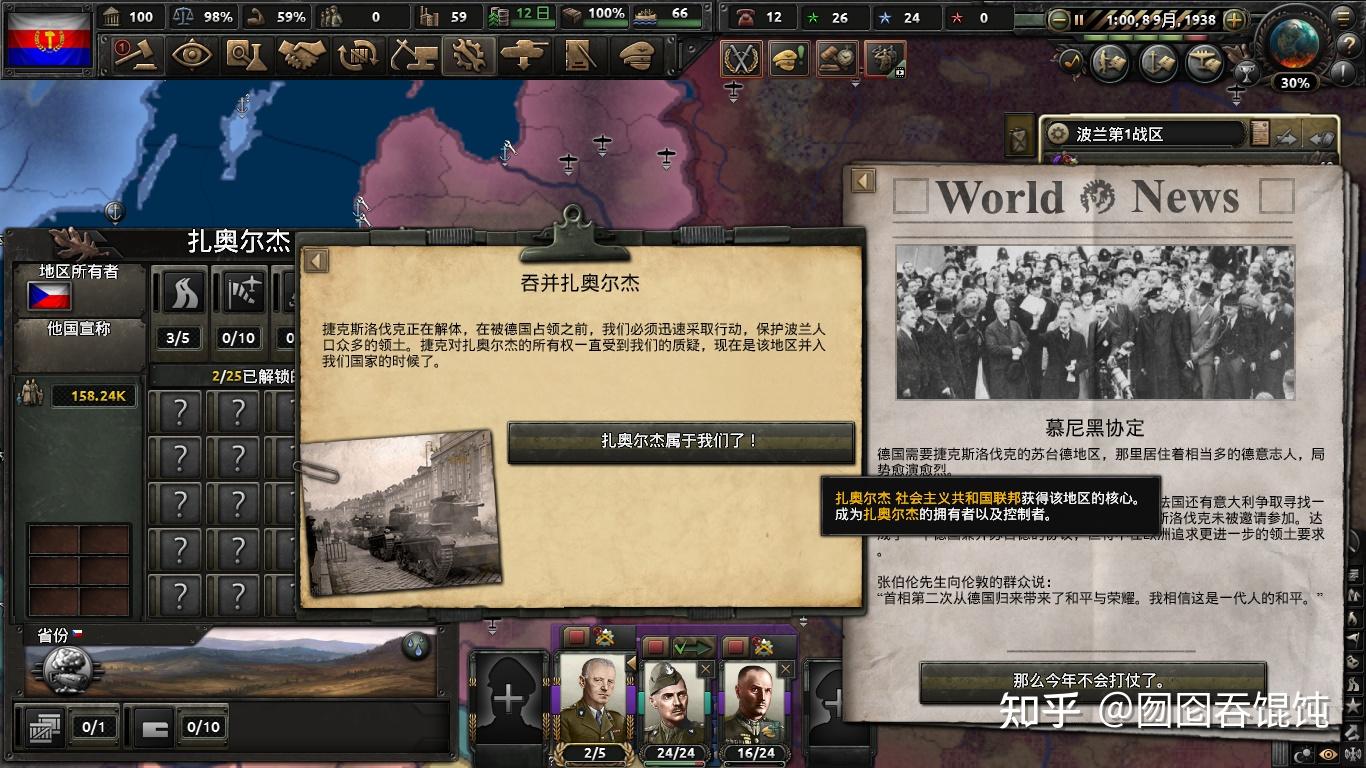The width and height of the screenshot is (1366, 768).
Task: Open the intelligence eye icon
Action: (x=191, y=55)
